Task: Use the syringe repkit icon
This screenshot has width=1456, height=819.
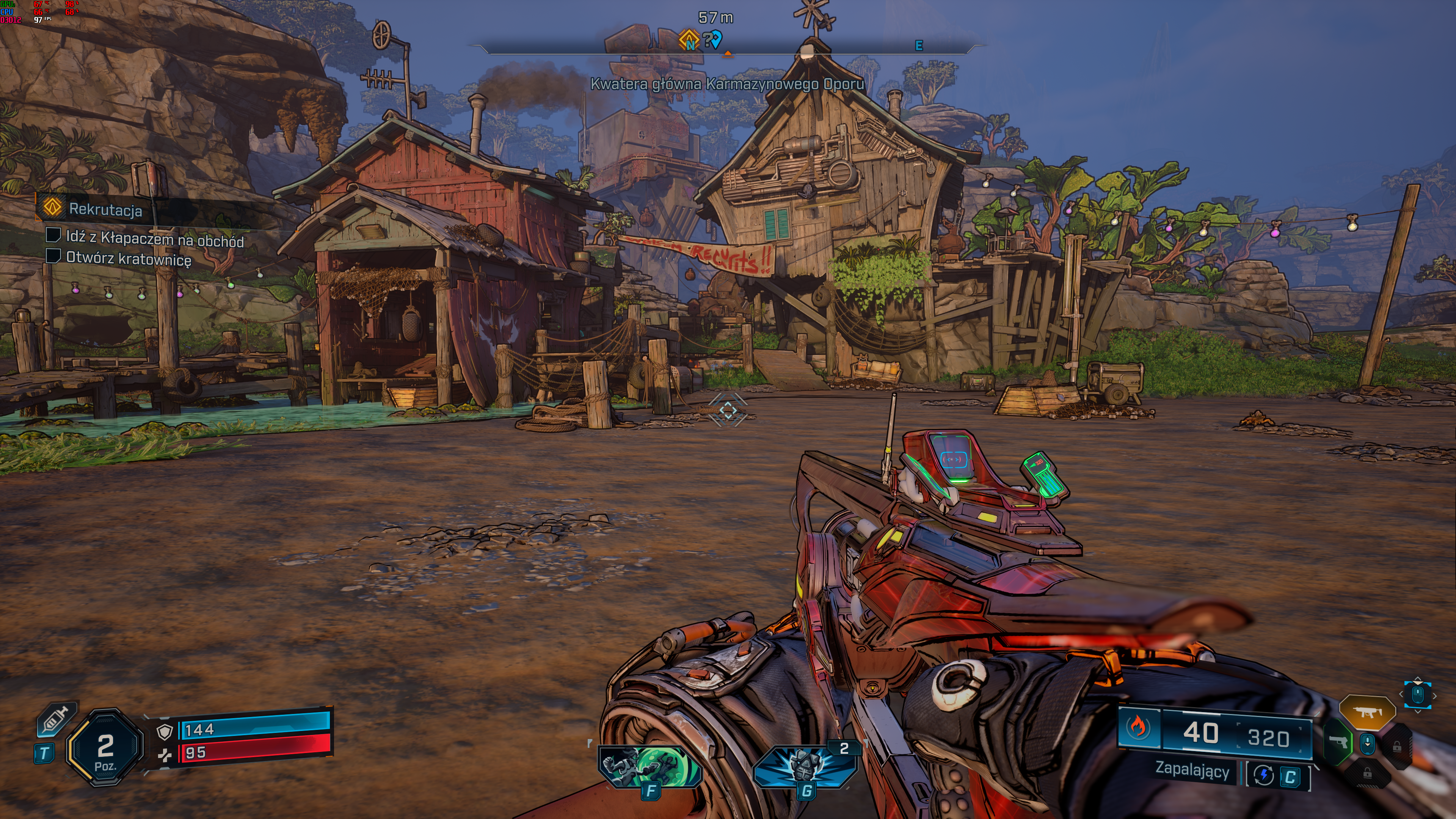Action: pos(56,721)
